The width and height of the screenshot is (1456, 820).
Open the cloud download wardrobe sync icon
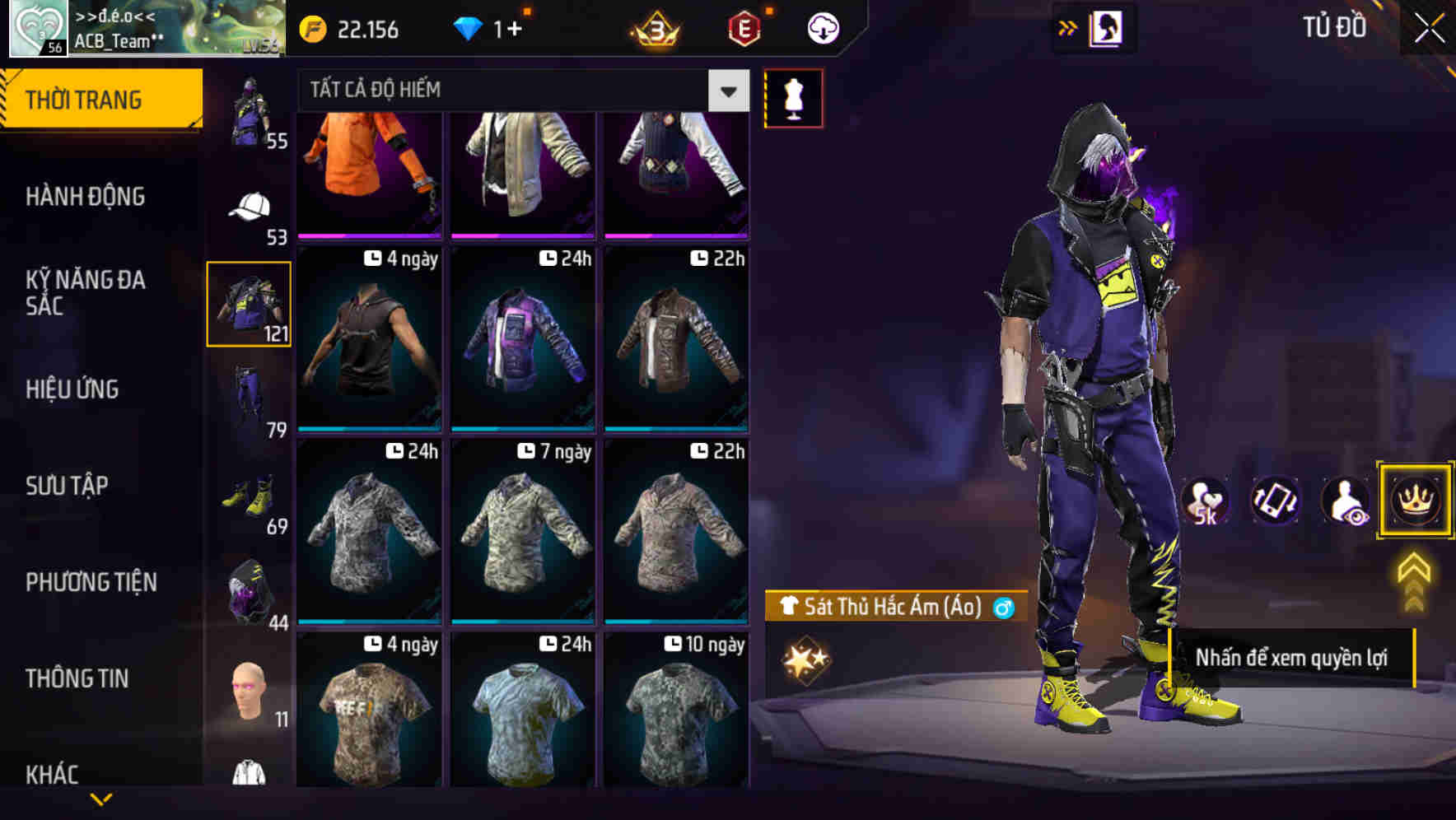(823, 27)
